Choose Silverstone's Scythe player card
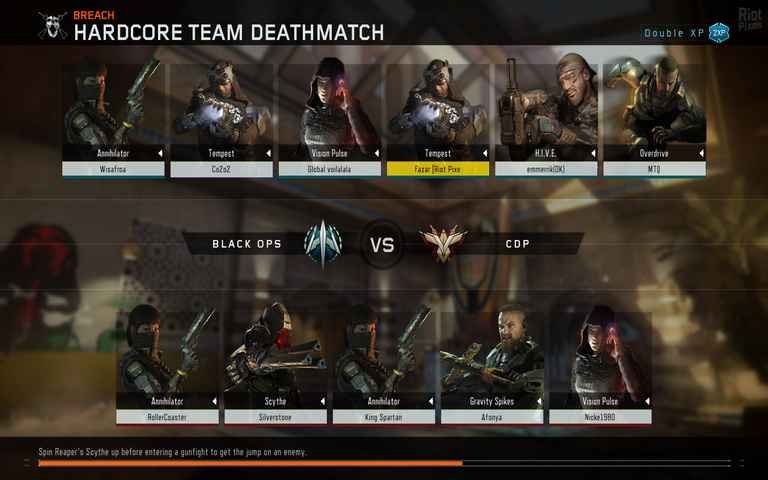 276,365
